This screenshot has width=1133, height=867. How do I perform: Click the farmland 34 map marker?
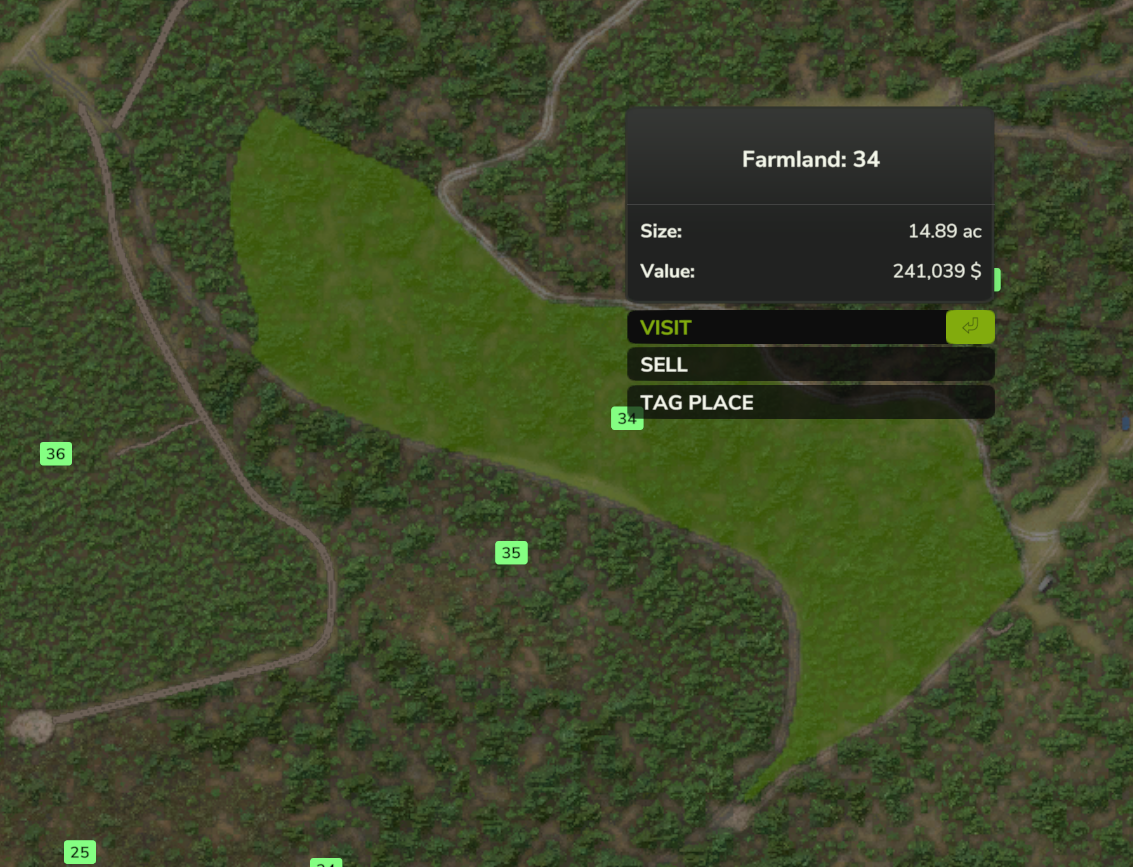point(626,419)
